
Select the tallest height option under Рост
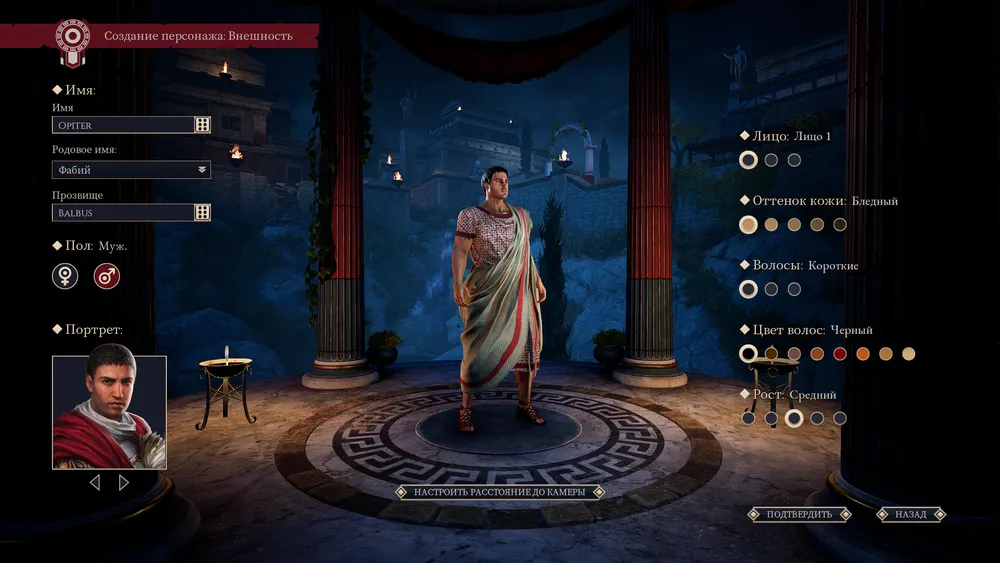(840, 418)
